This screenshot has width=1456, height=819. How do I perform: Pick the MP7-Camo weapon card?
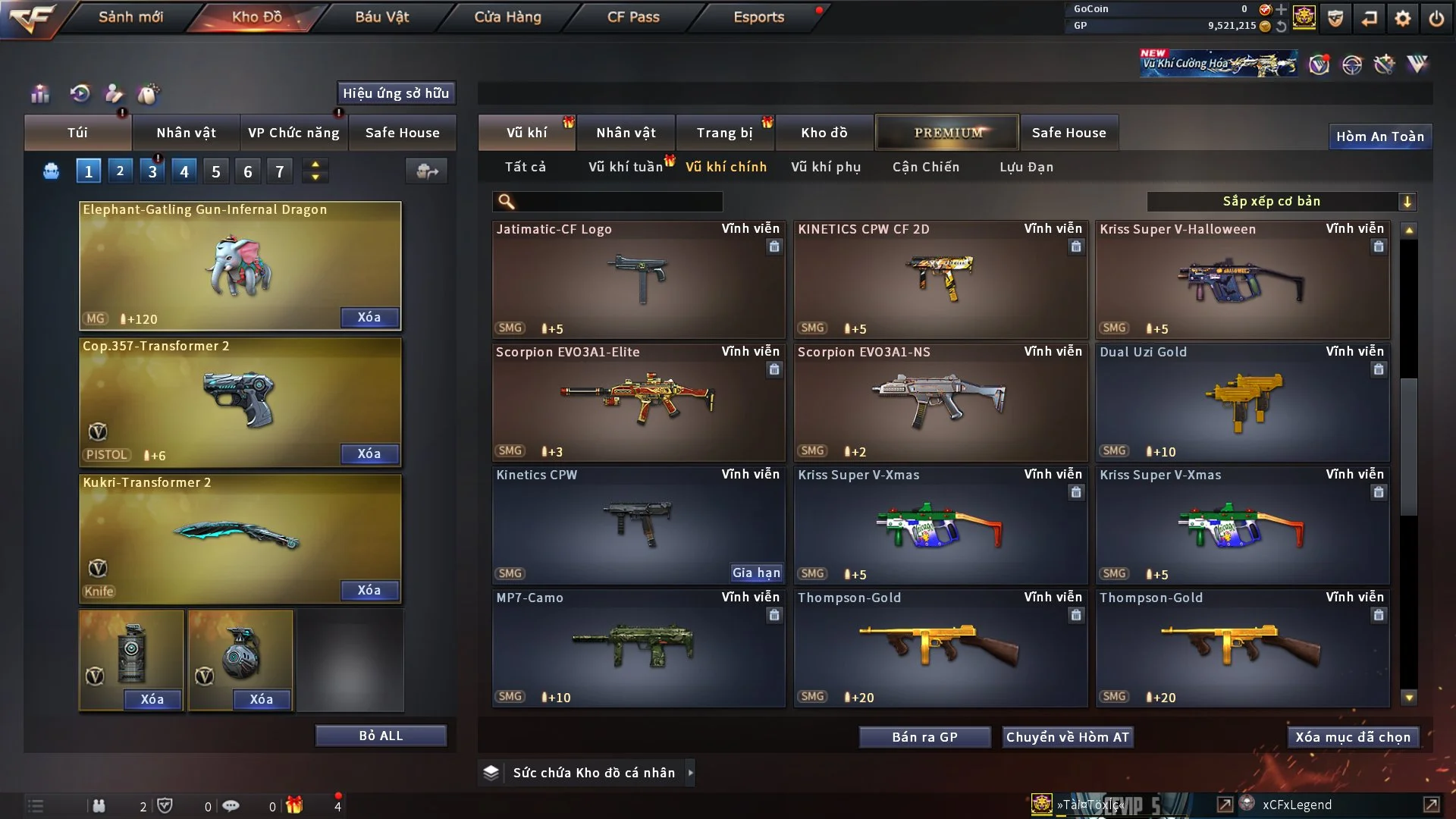[x=638, y=648]
